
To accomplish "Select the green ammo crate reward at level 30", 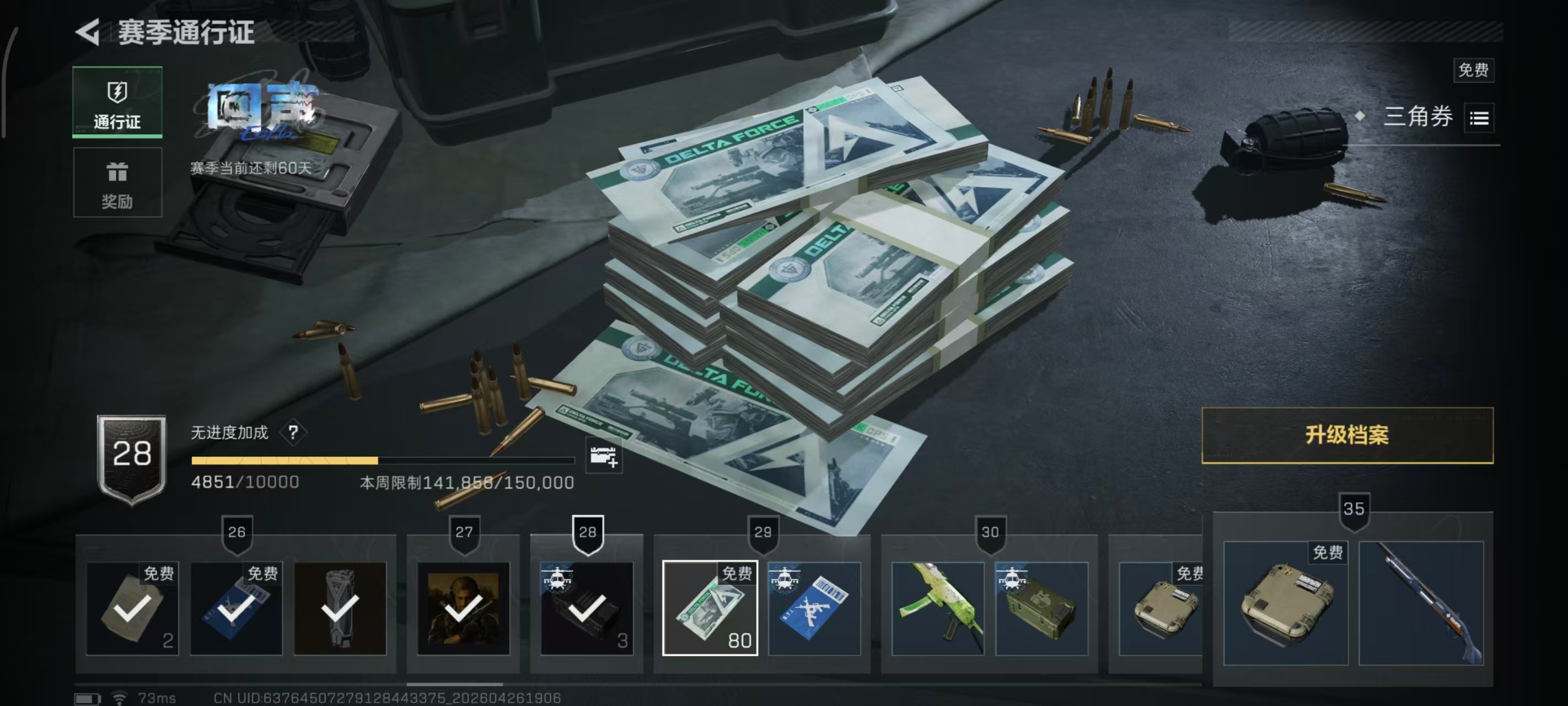I will pos(1041,608).
